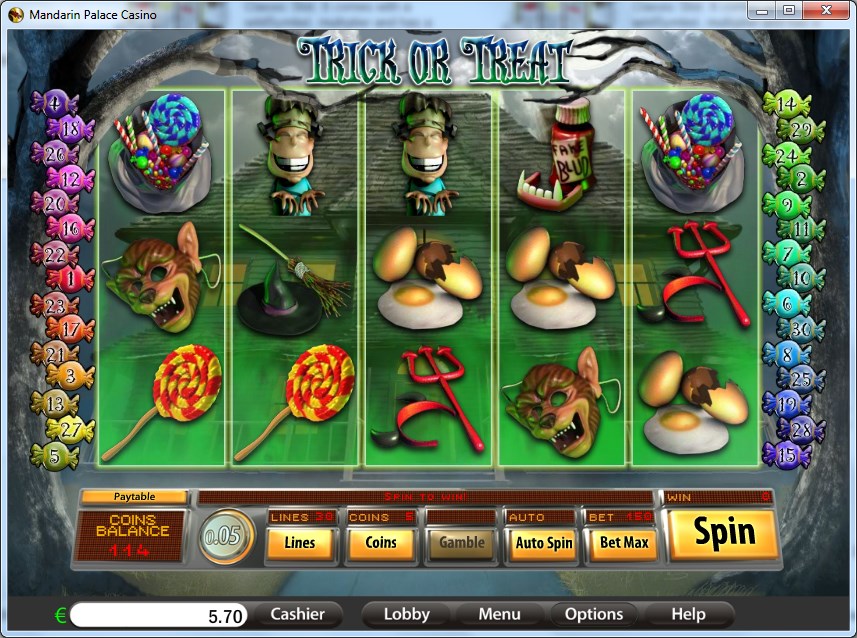Adjust the Coins per line

[380, 543]
